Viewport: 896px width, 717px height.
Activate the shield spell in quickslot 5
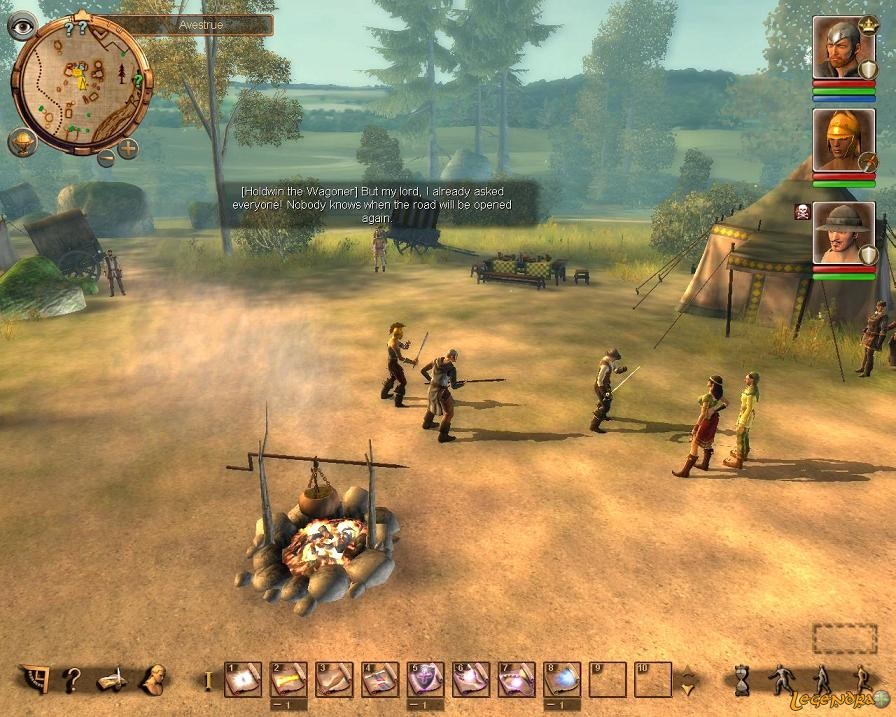(426, 680)
